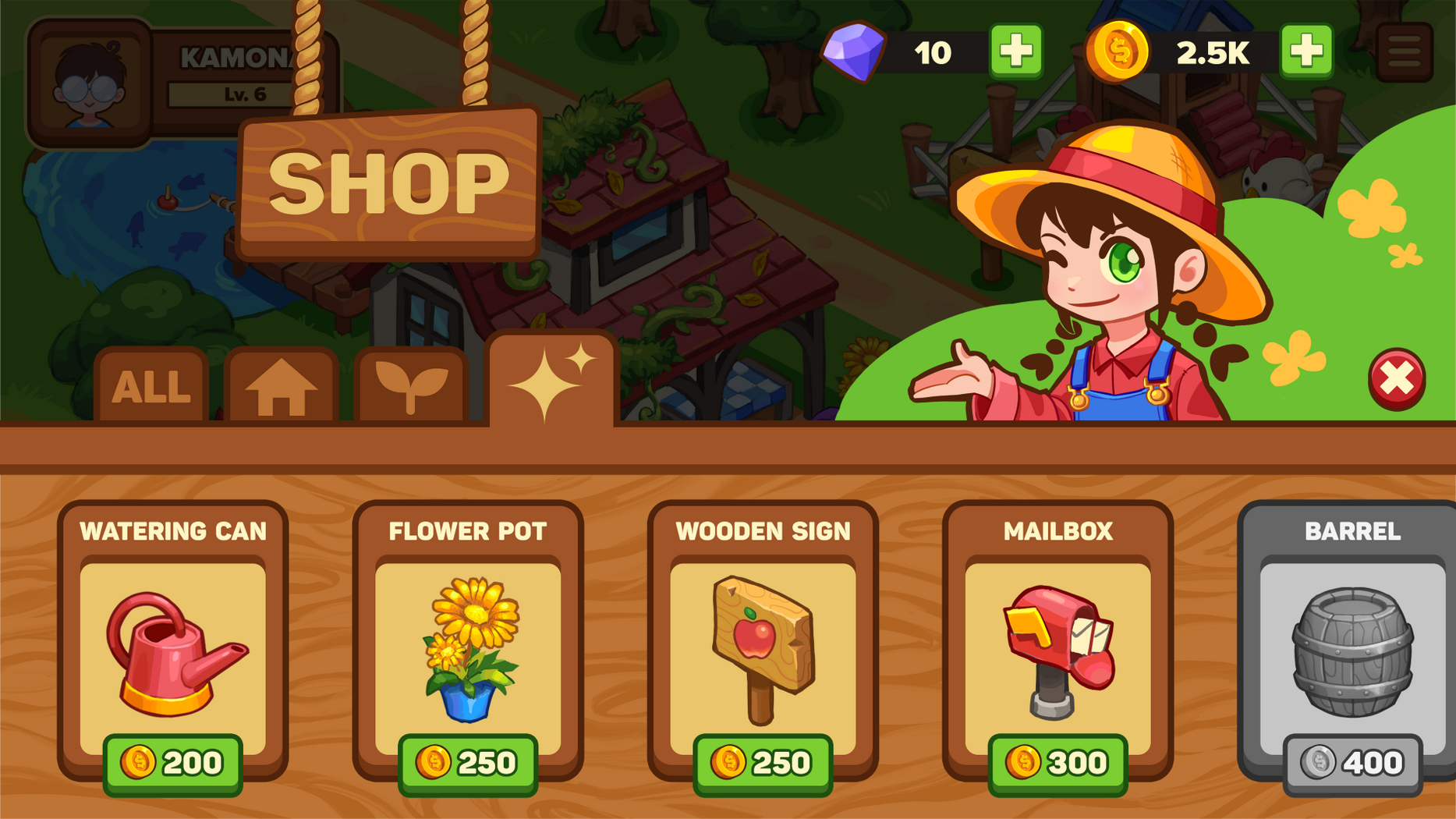Buy the Mailbox for 300 coins
Screen dimensions: 1456x819
pos(1057,763)
